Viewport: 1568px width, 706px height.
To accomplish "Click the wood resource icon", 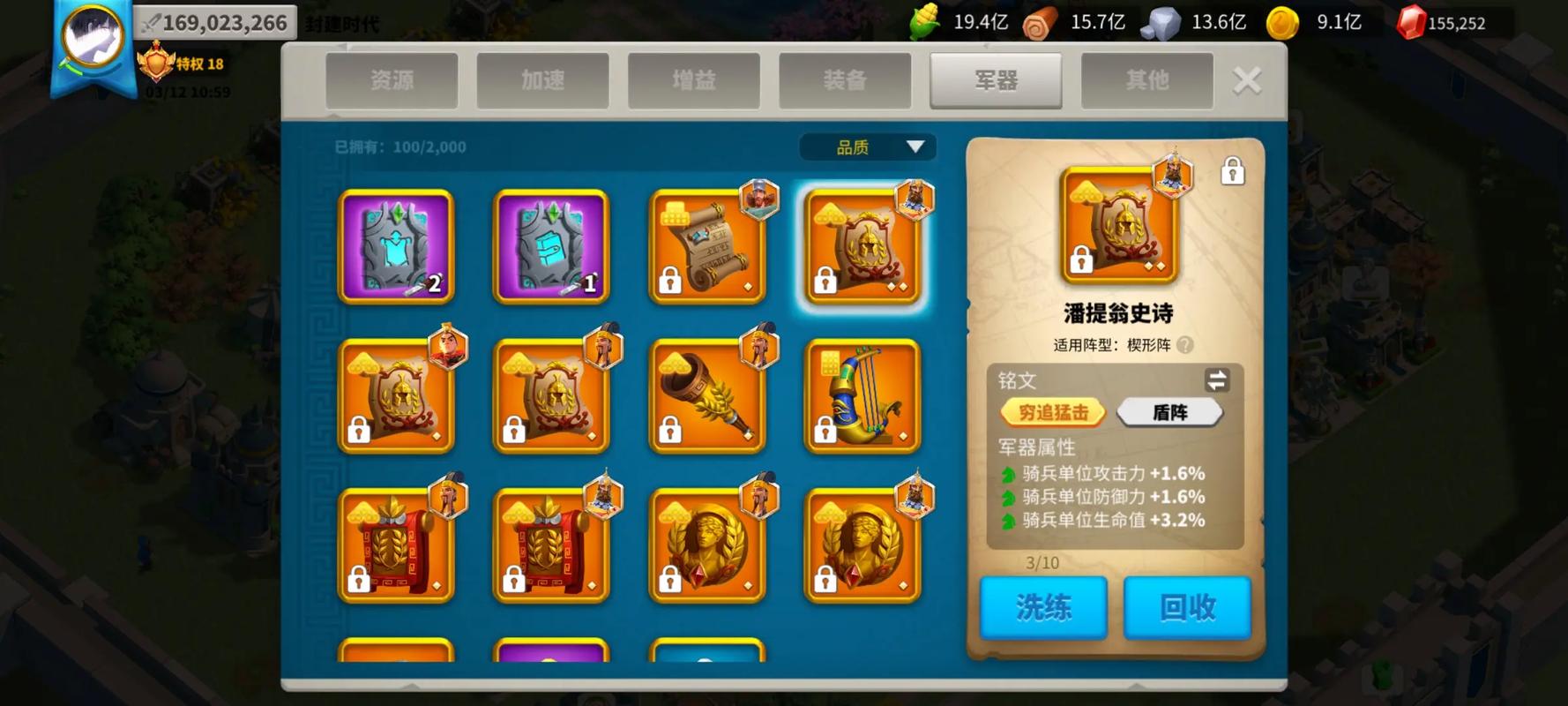I will coord(1041,22).
